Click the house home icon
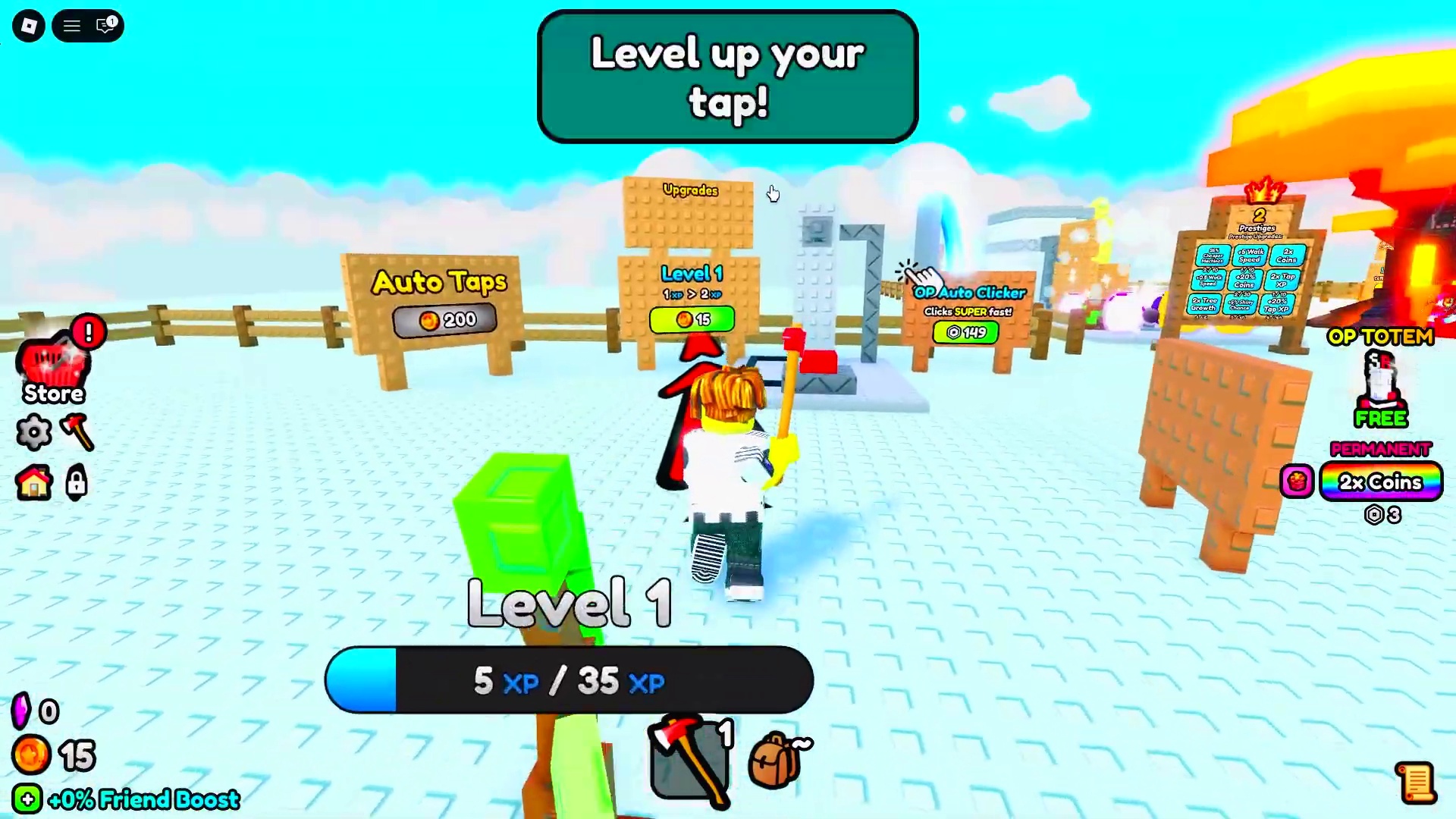The image size is (1456, 819). click(x=34, y=482)
